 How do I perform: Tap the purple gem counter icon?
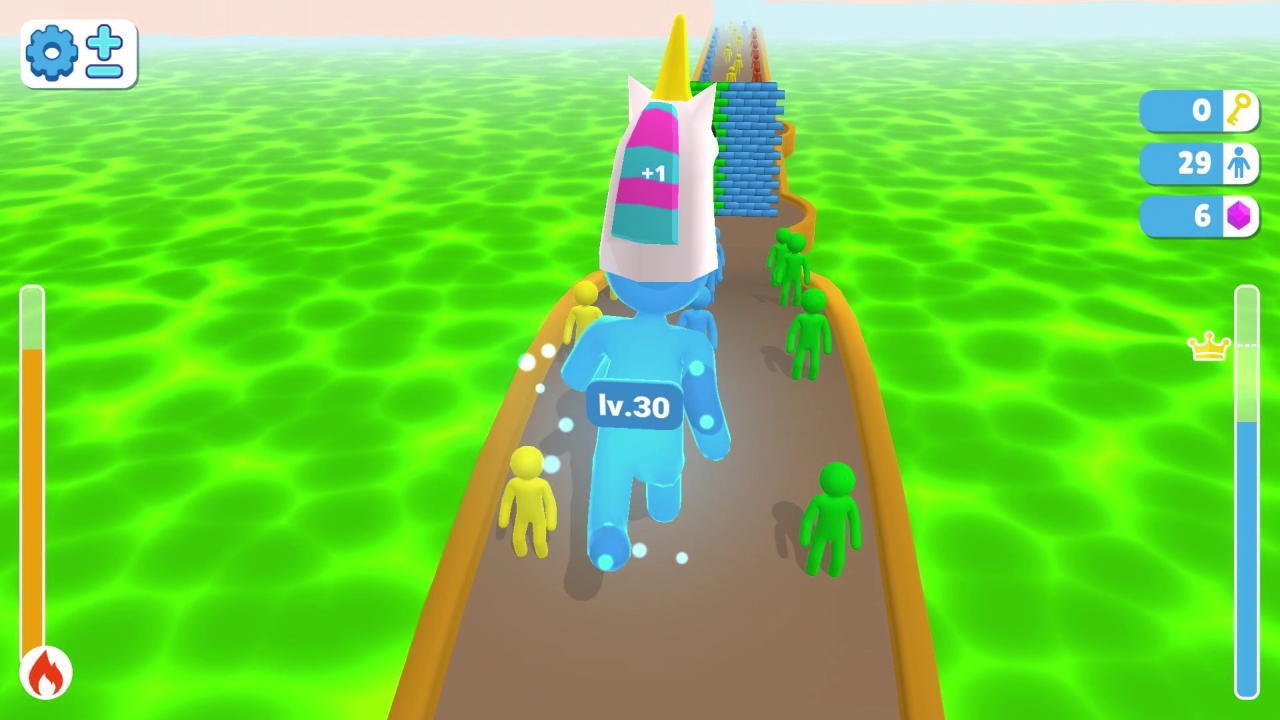pos(1238,216)
